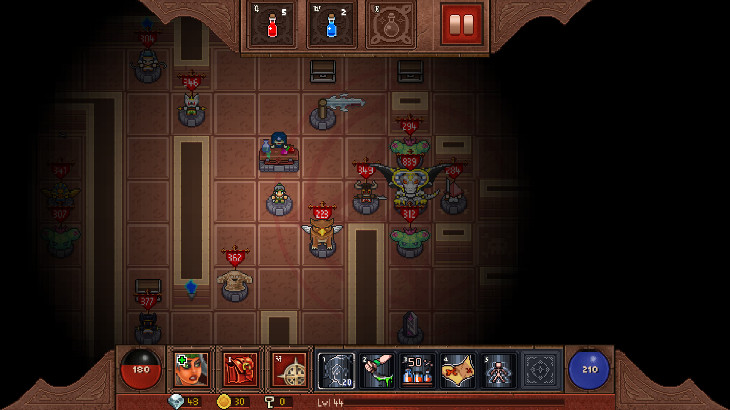This screenshot has width=730, height=410.
Task: Activate the skeleton summon skill
Action: pos(499,370)
